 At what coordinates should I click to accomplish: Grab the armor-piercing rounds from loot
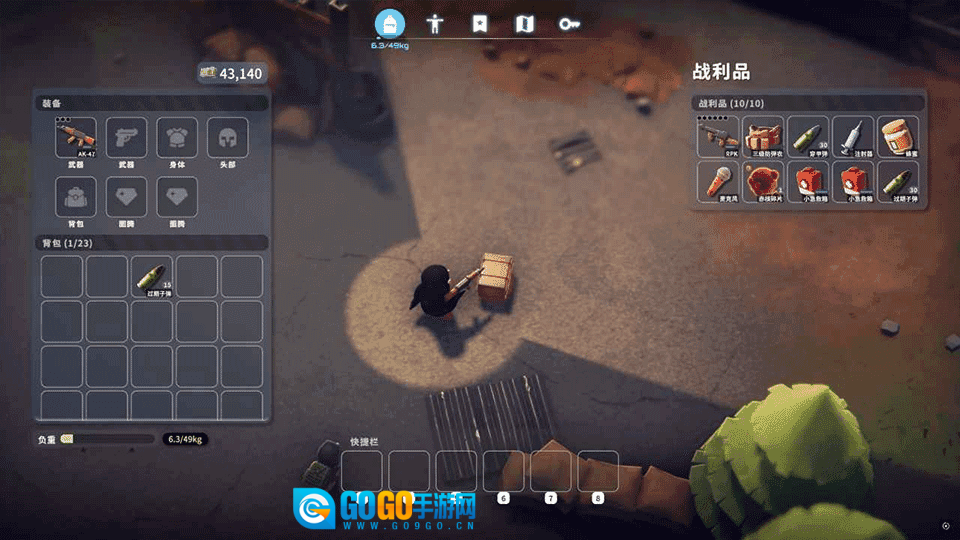pyautogui.click(x=808, y=137)
